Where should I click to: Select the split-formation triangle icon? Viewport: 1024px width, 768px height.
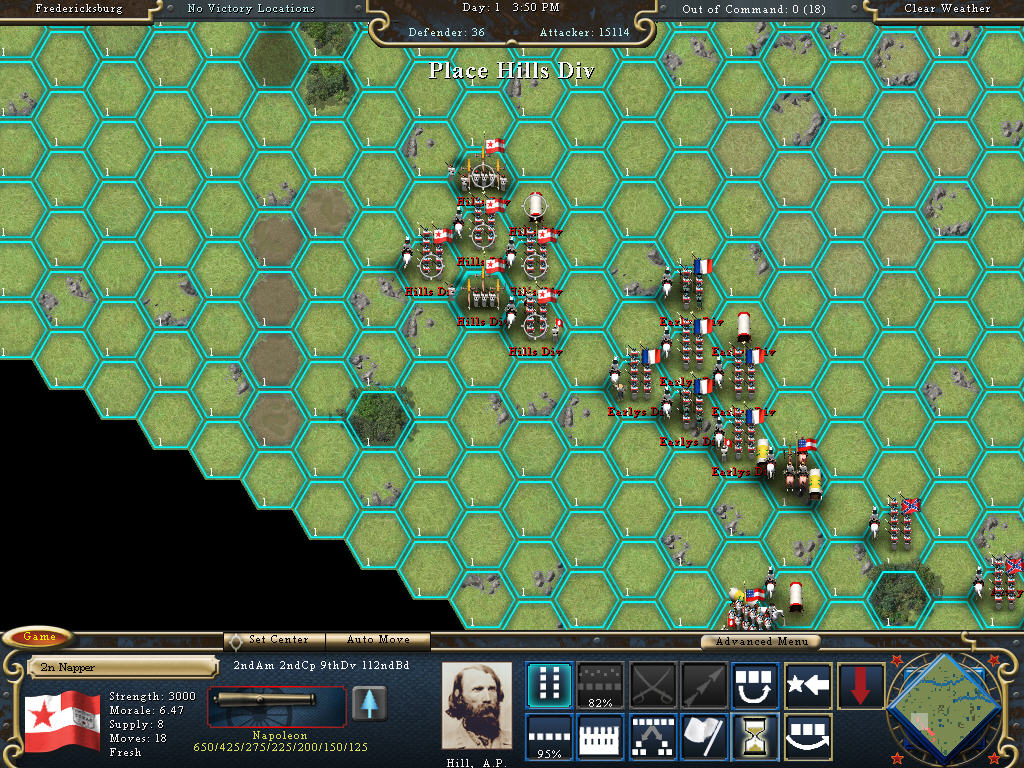[x=652, y=737]
